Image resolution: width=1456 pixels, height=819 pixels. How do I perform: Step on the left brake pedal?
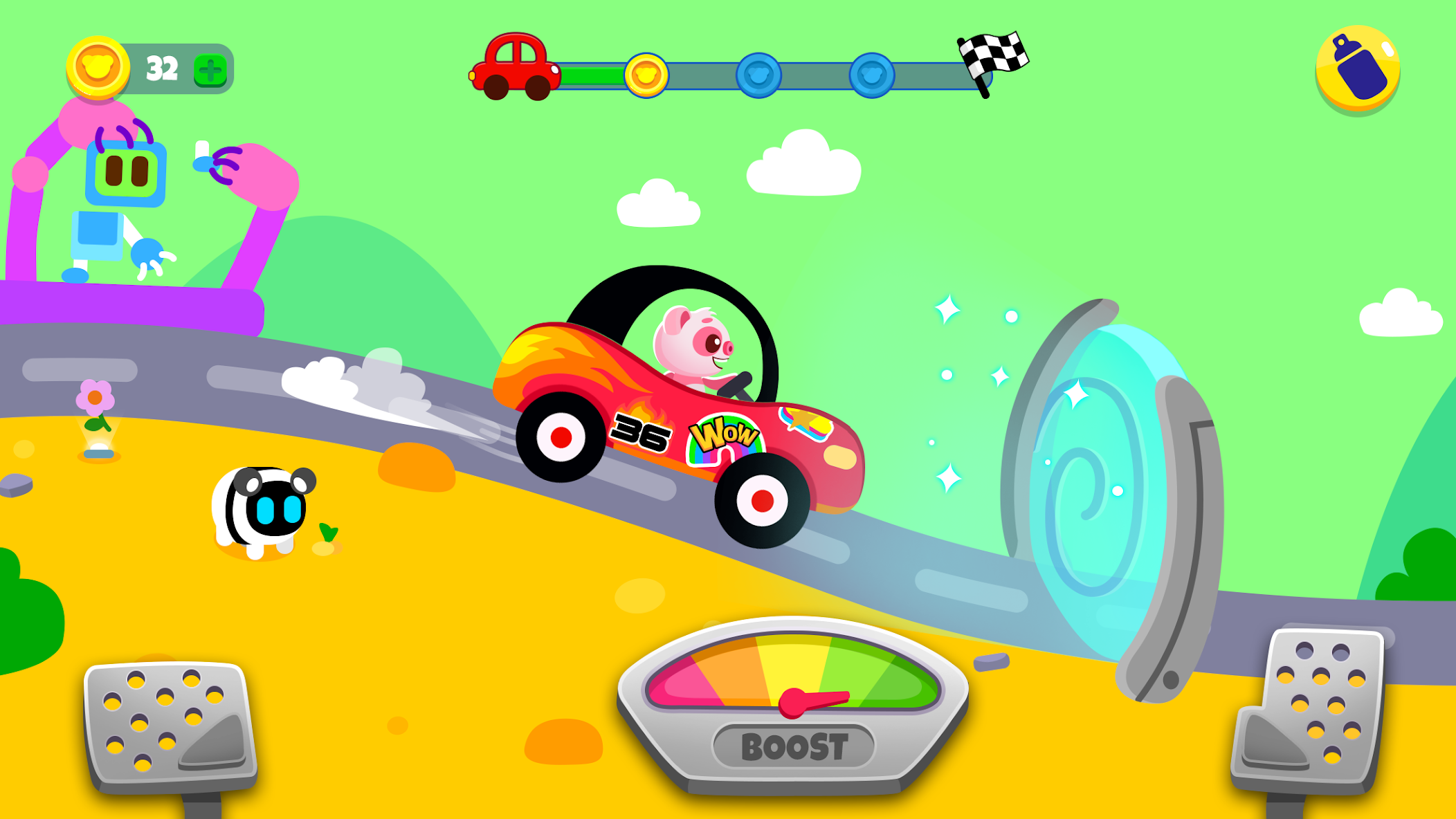170,723
